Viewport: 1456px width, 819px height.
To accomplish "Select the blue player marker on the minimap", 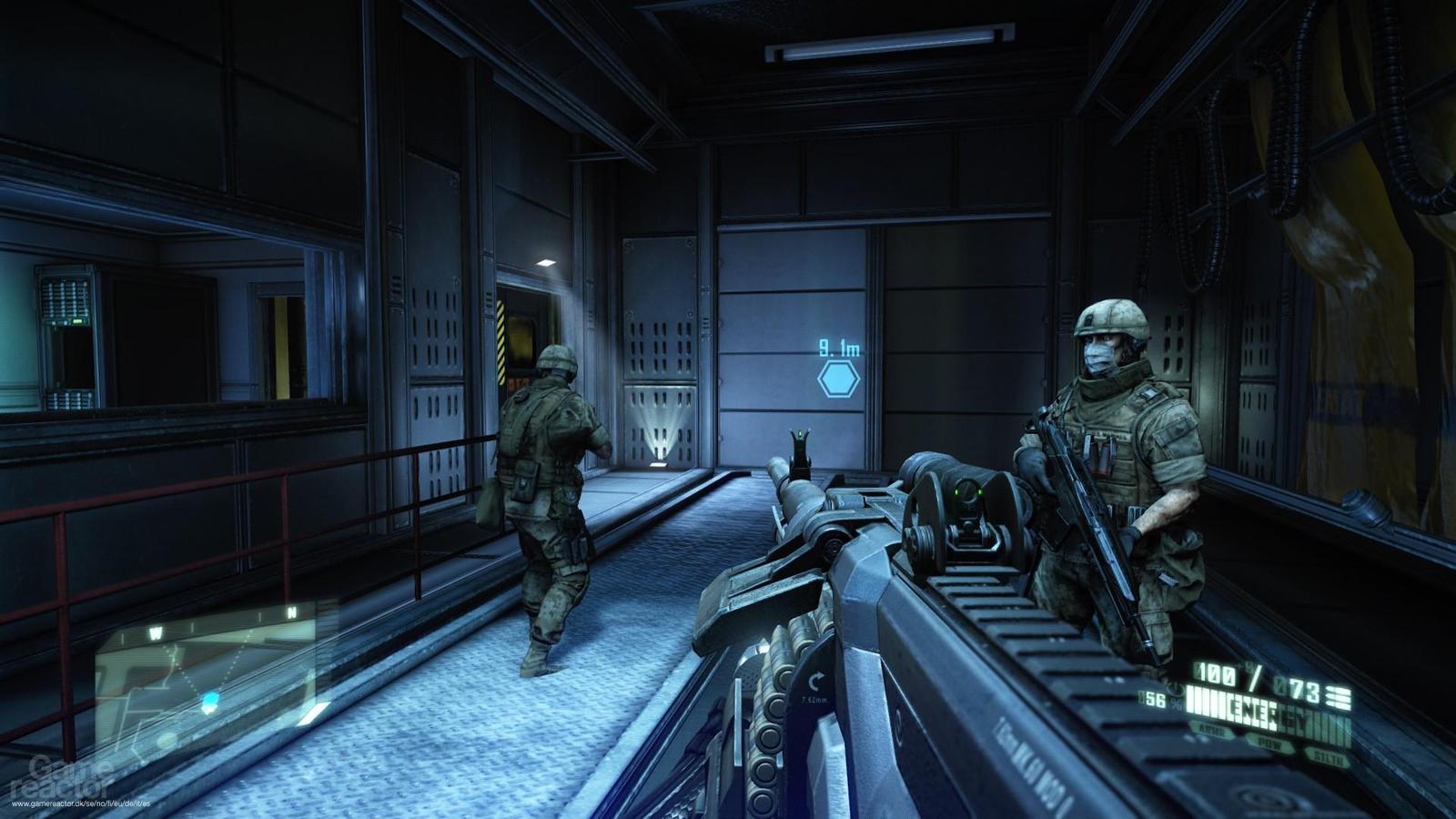I will (x=211, y=701).
